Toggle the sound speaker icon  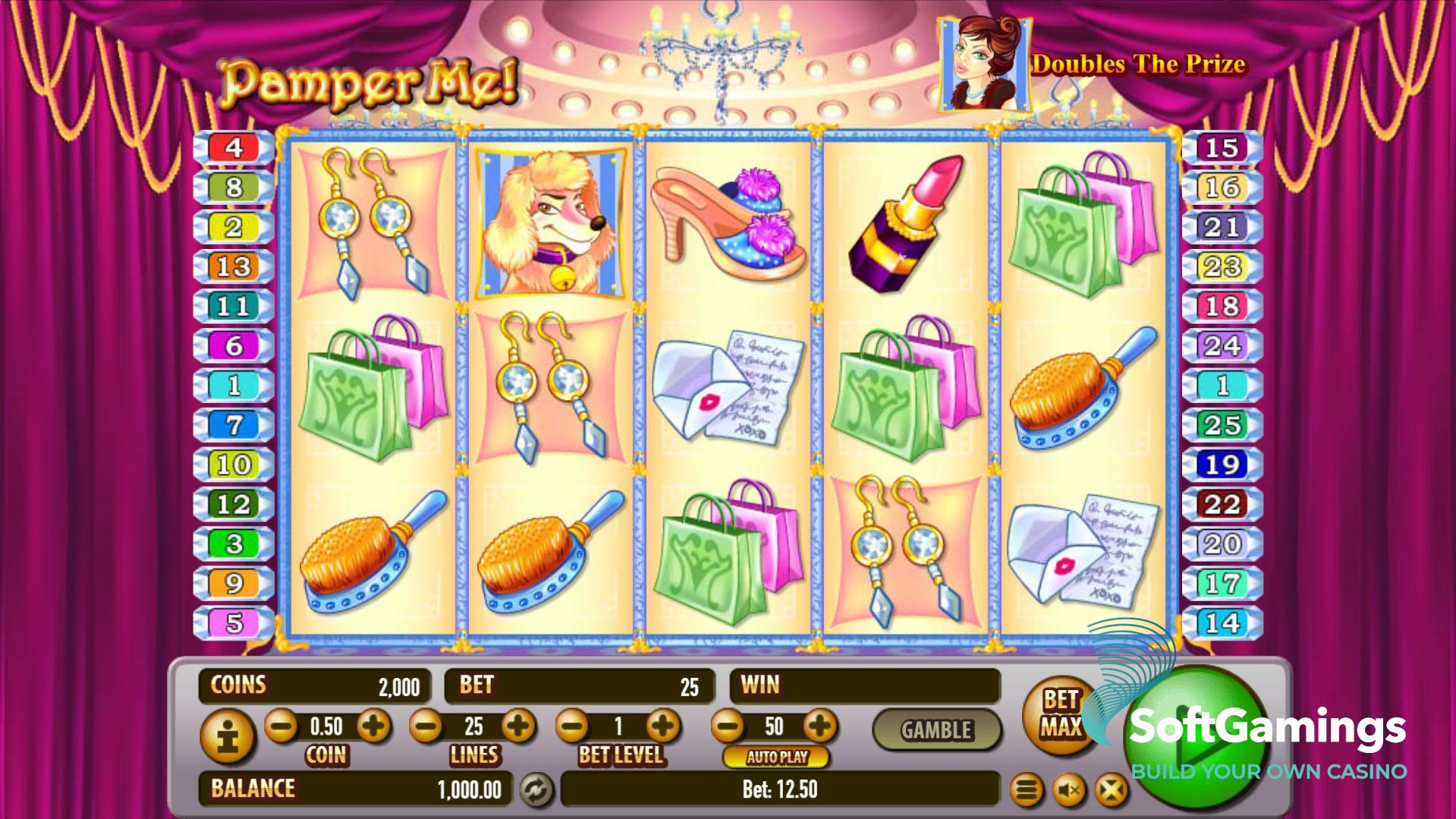1070,791
